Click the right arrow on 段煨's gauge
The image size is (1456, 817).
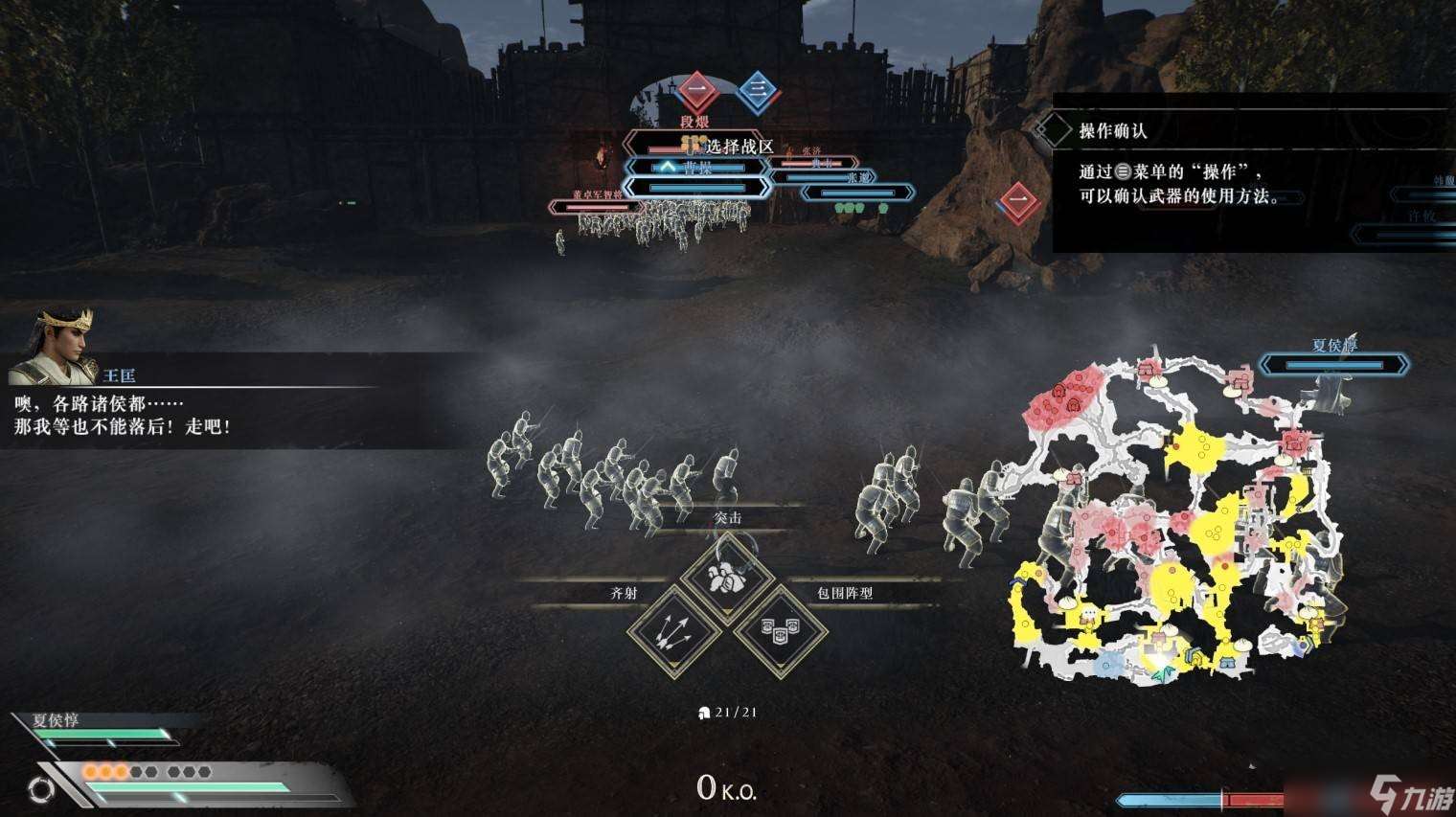pyautogui.click(x=760, y=143)
